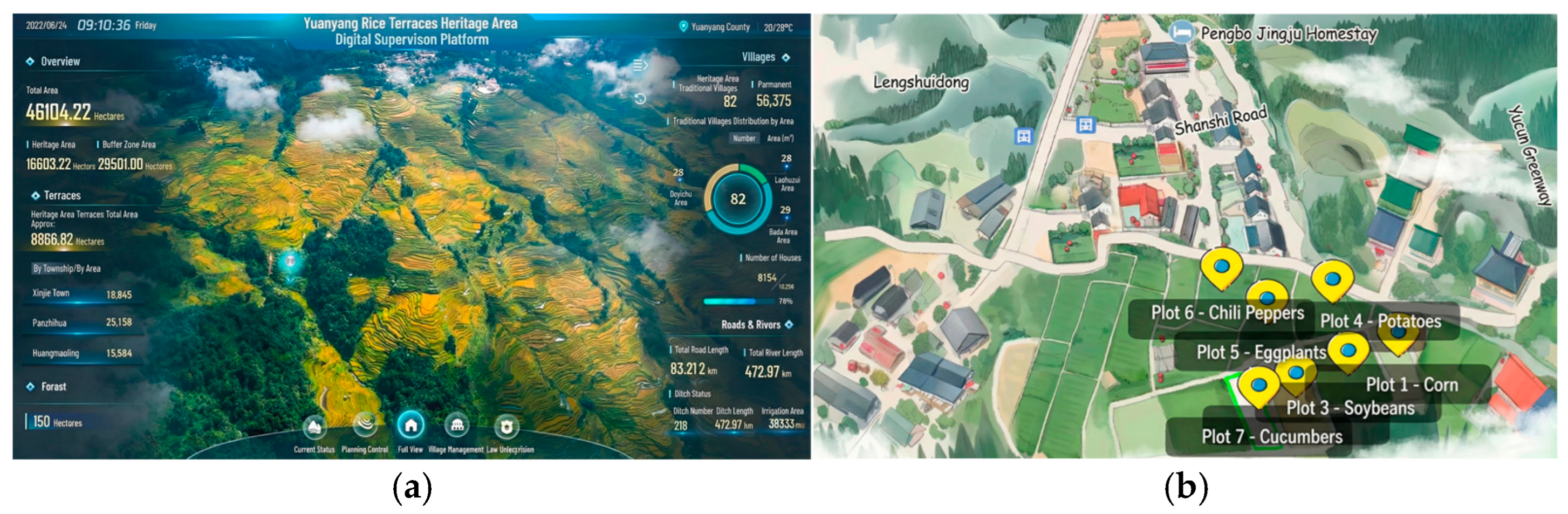This screenshot has width=1568, height=514.
Task: Toggle the By Township/By Area selector
Action: tap(67, 269)
